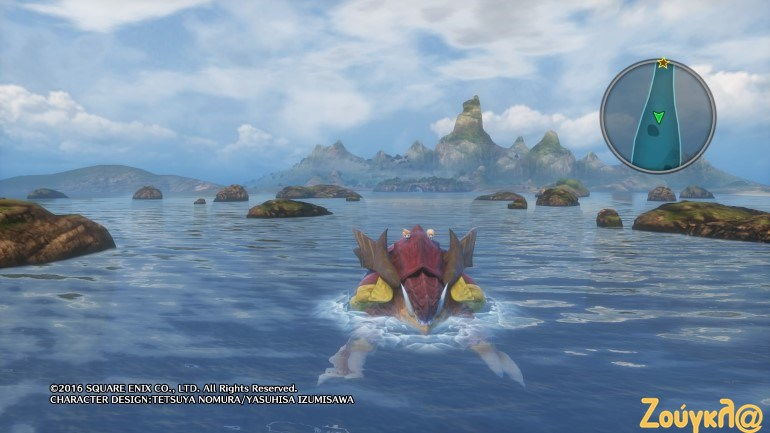This screenshot has width=770, height=433.
Task: Click the circular minimap
Action: click(657, 116)
